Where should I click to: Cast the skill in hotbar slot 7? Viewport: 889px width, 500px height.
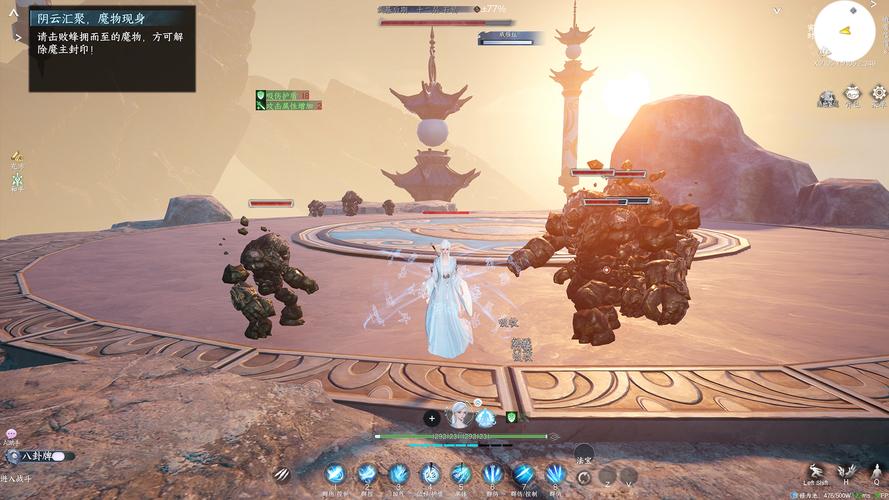524,474
